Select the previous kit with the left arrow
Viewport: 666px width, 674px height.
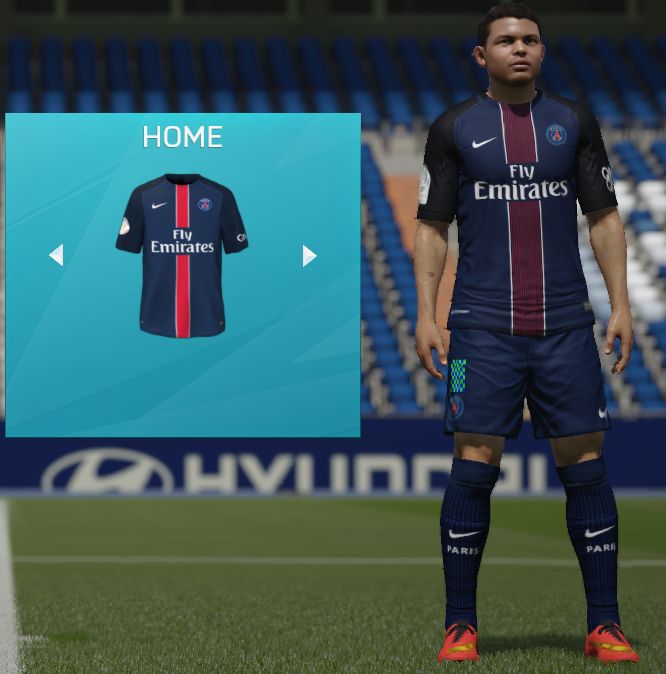click(x=56, y=255)
